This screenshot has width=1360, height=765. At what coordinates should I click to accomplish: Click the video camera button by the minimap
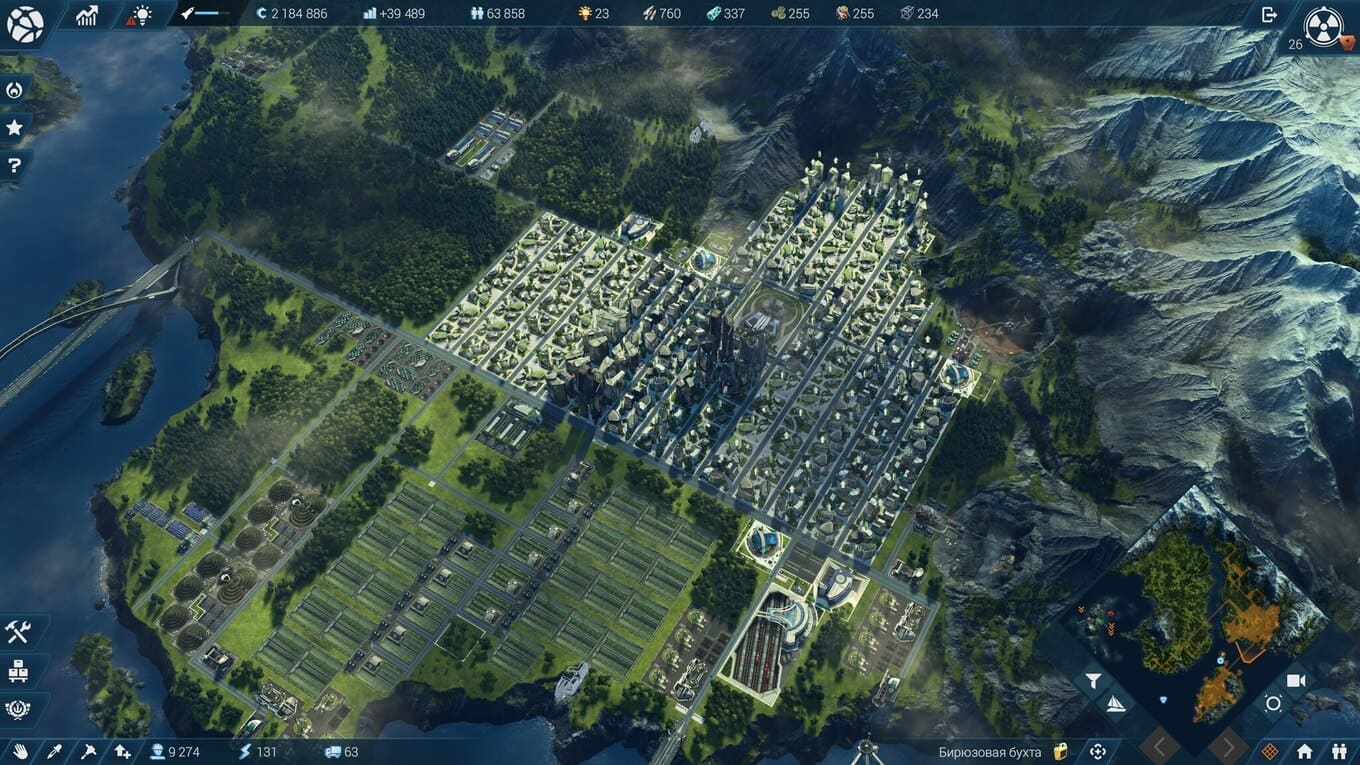click(1296, 681)
